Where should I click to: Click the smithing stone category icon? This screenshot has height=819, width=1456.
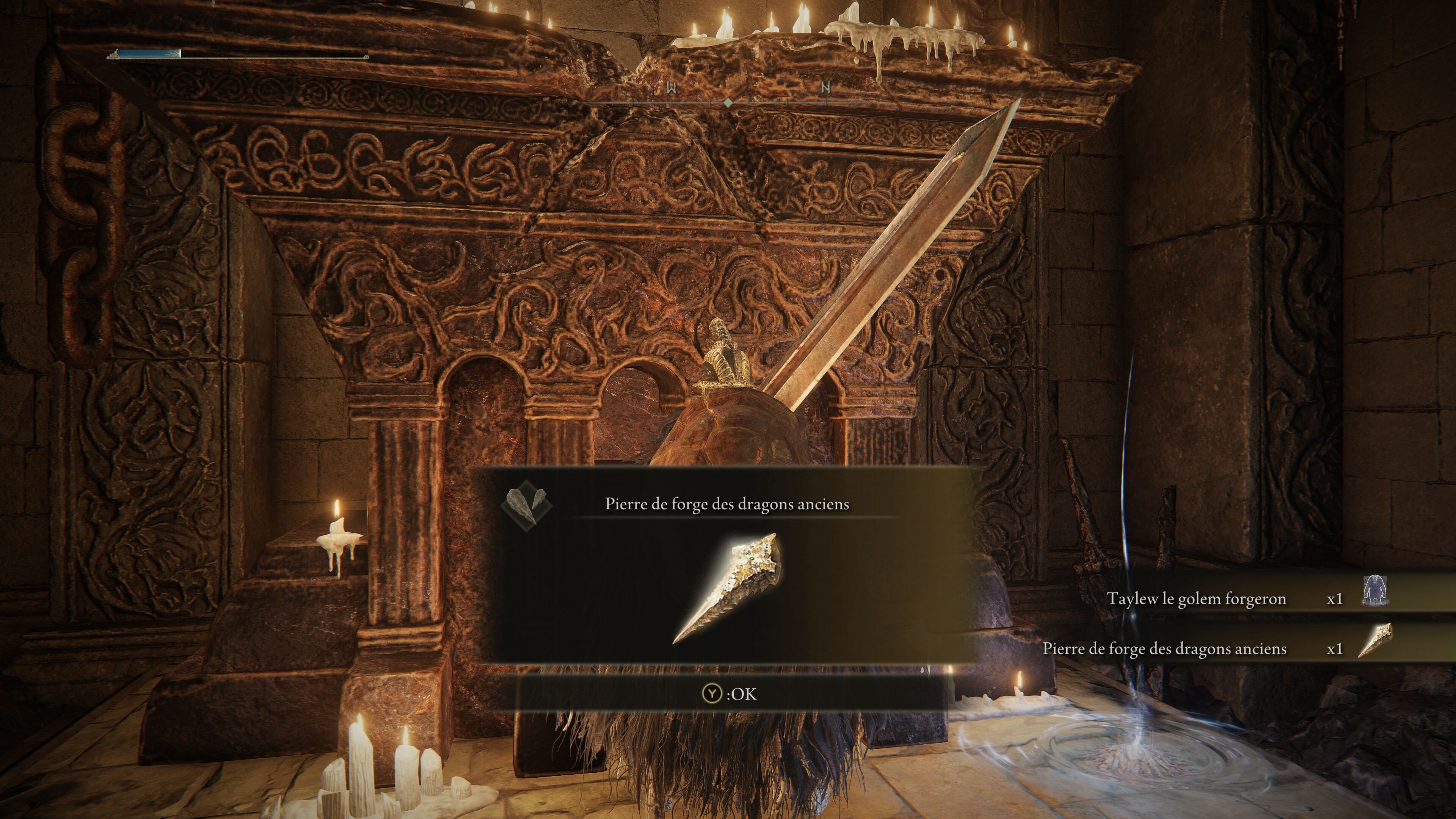526,504
